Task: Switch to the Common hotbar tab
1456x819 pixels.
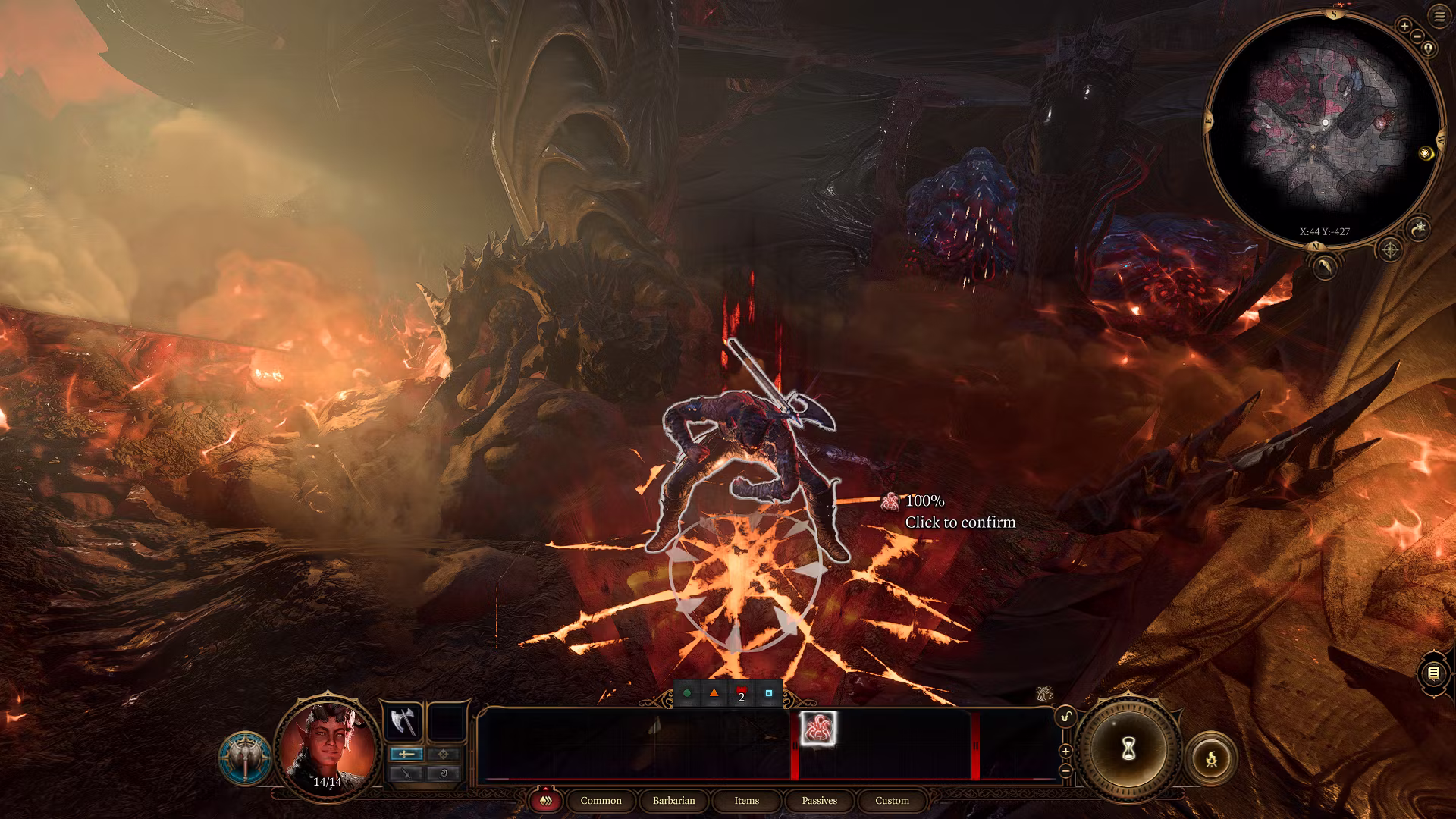Action: tap(601, 801)
